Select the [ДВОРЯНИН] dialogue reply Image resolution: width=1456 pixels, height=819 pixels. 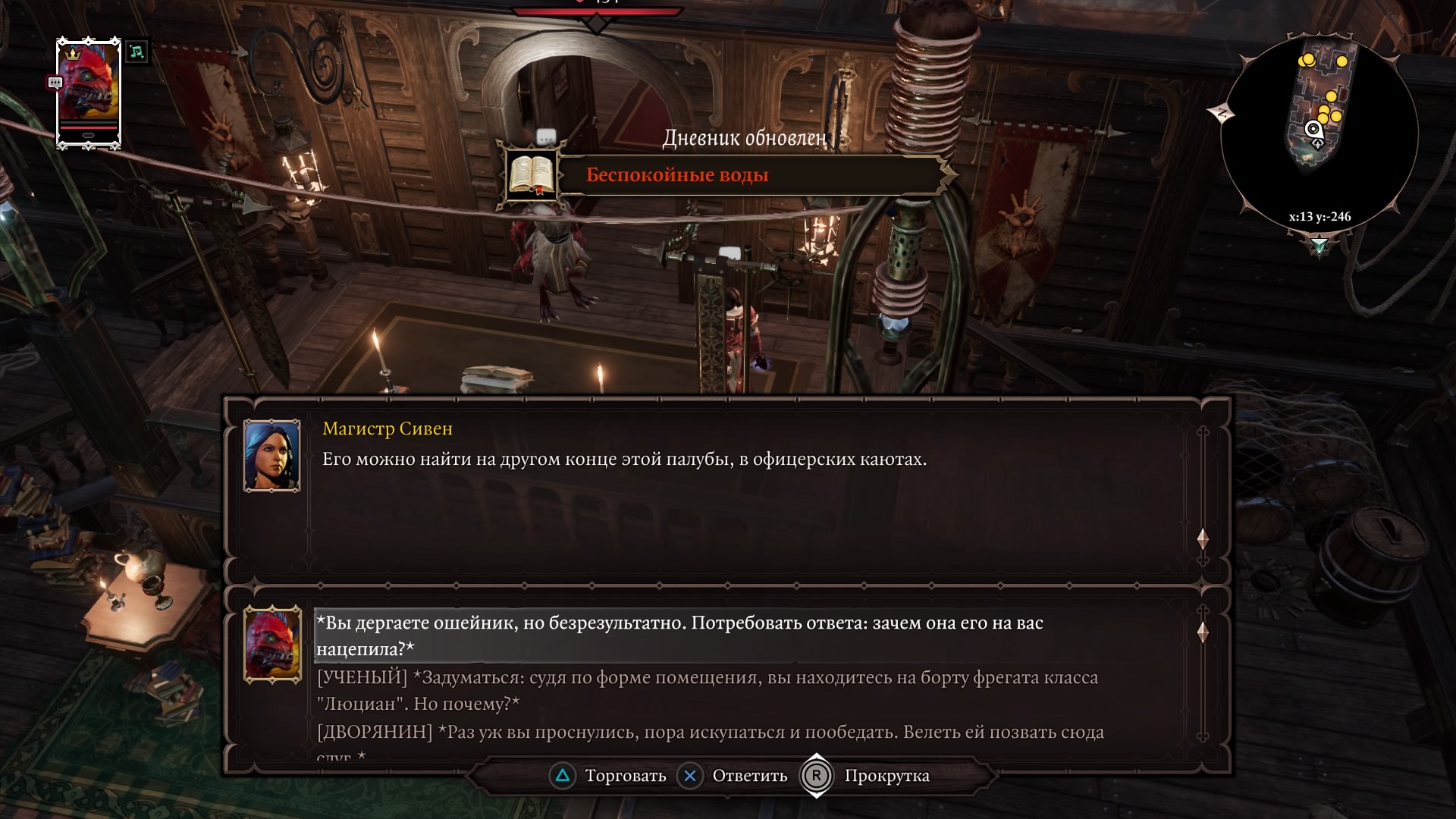click(710, 733)
